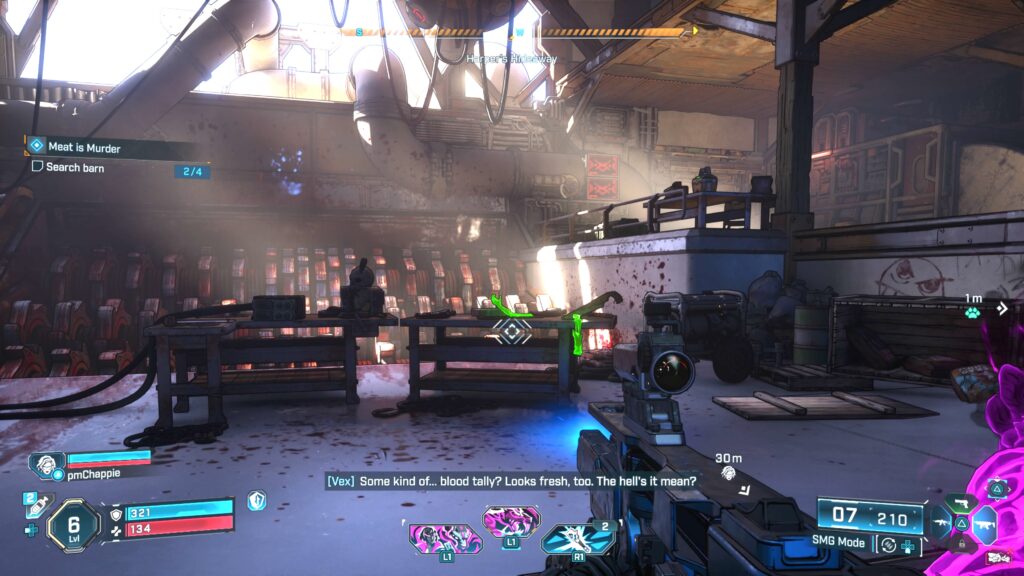
Task: Trigger the blue ordnance ability icon
Action: pyautogui.click(x=578, y=538)
